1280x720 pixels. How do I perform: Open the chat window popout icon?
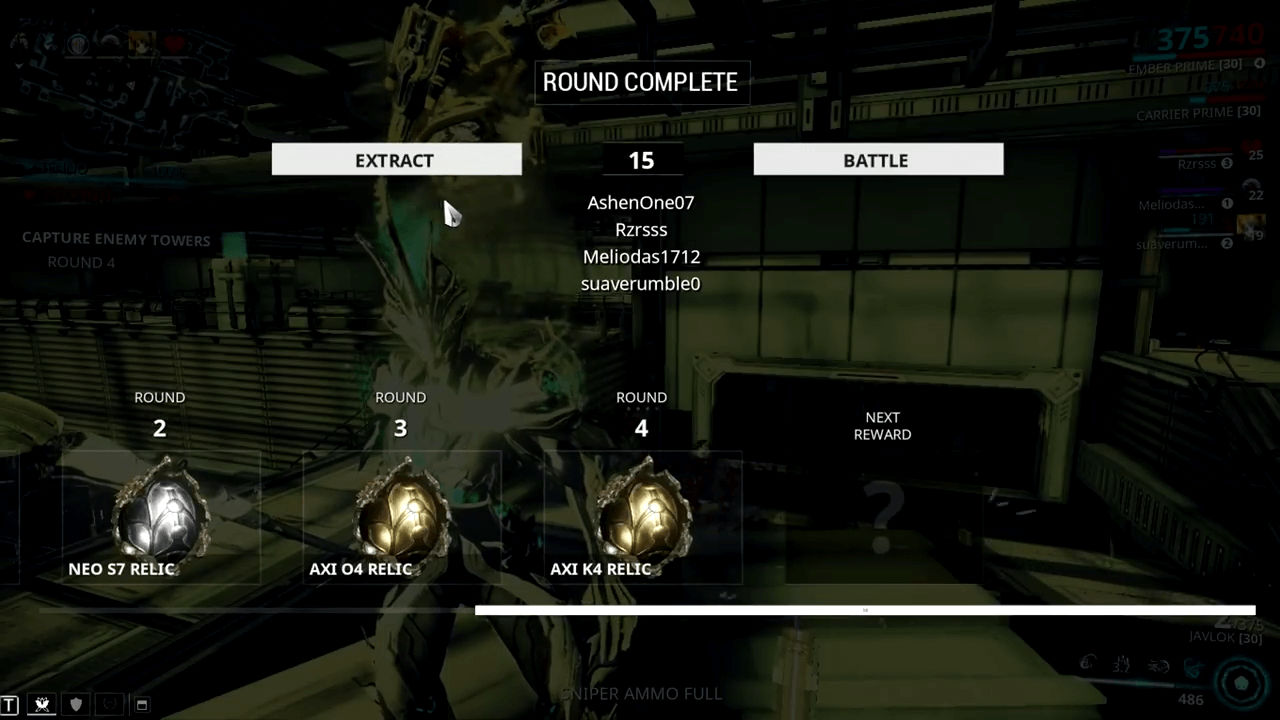coord(142,704)
